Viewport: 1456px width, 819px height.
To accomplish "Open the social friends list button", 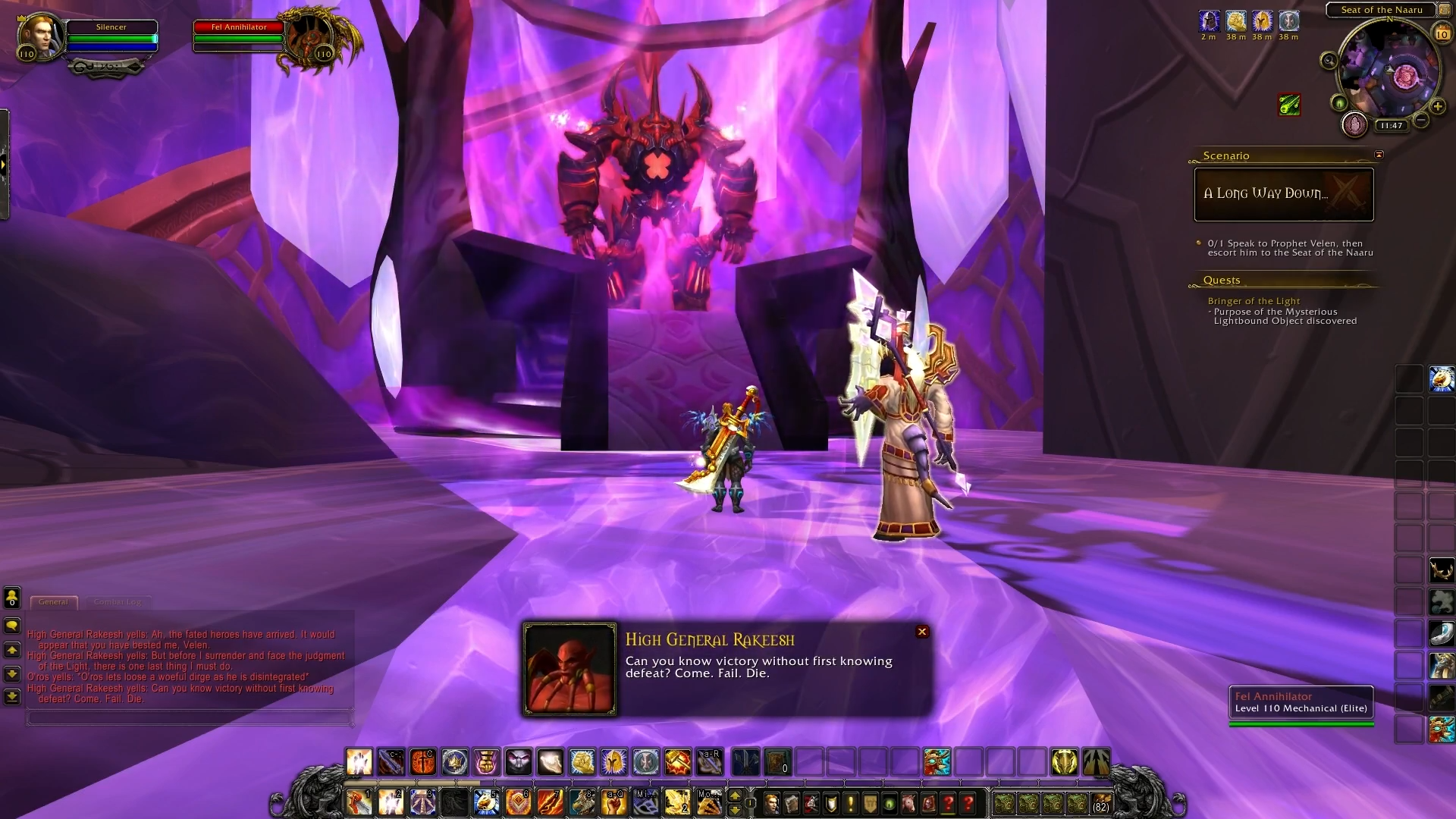I will [12, 598].
